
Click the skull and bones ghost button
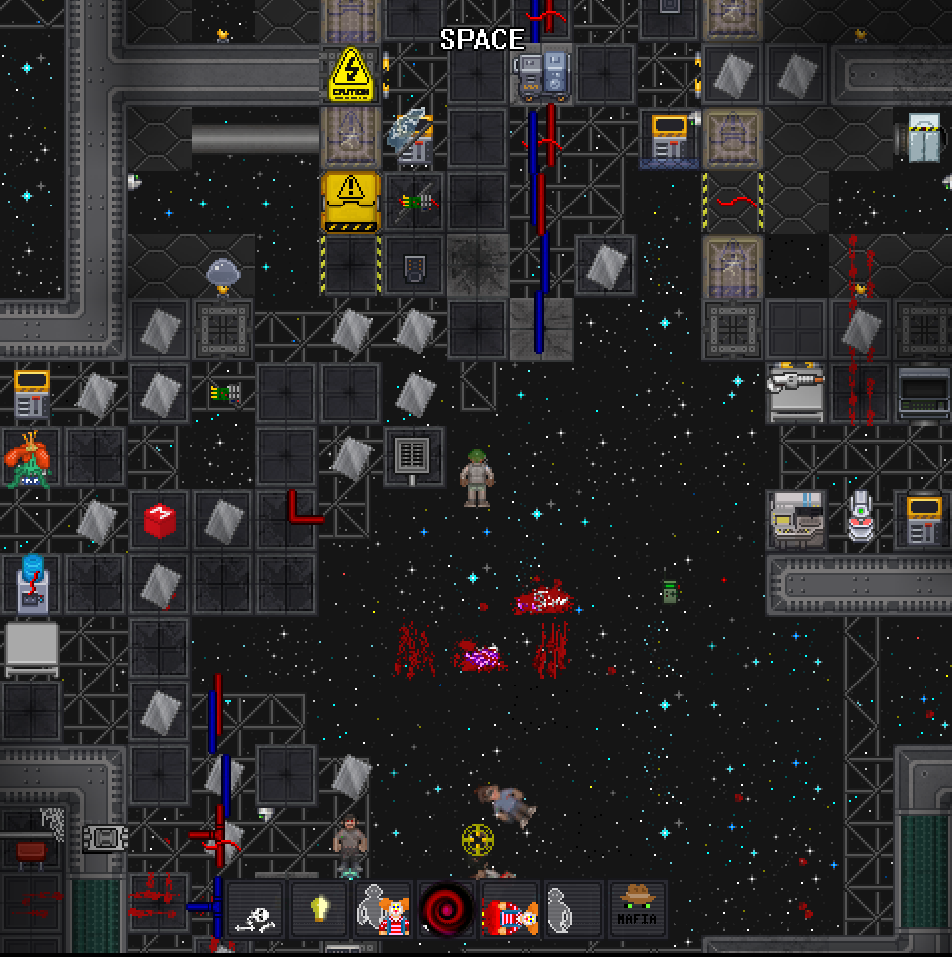click(x=257, y=910)
